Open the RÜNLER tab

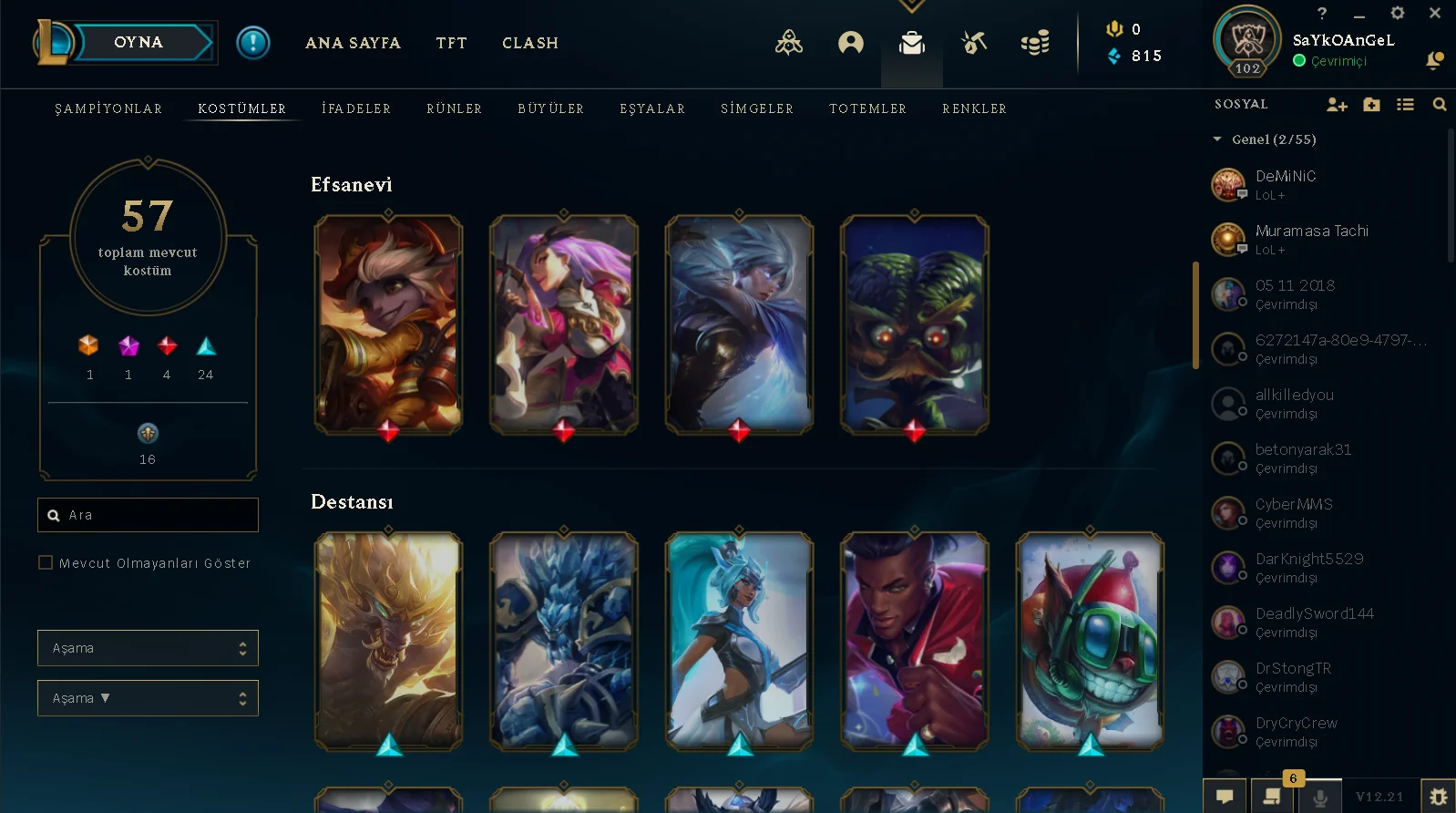[454, 108]
